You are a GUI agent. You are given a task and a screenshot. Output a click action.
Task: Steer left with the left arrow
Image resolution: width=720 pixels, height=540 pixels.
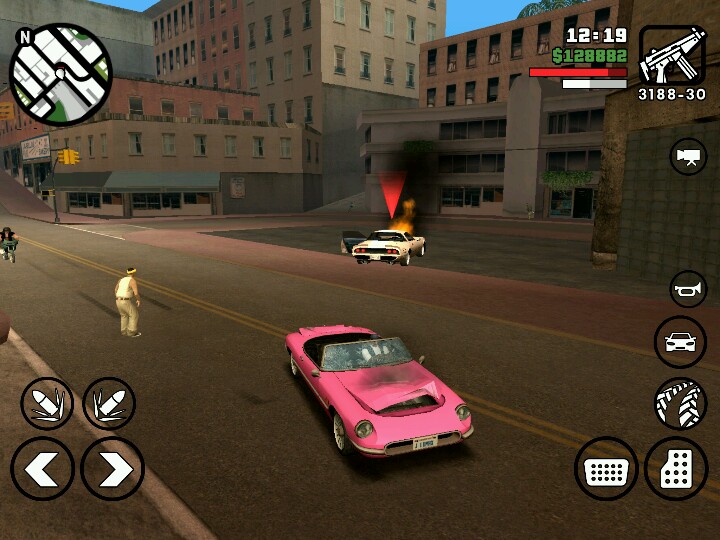(43, 469)
